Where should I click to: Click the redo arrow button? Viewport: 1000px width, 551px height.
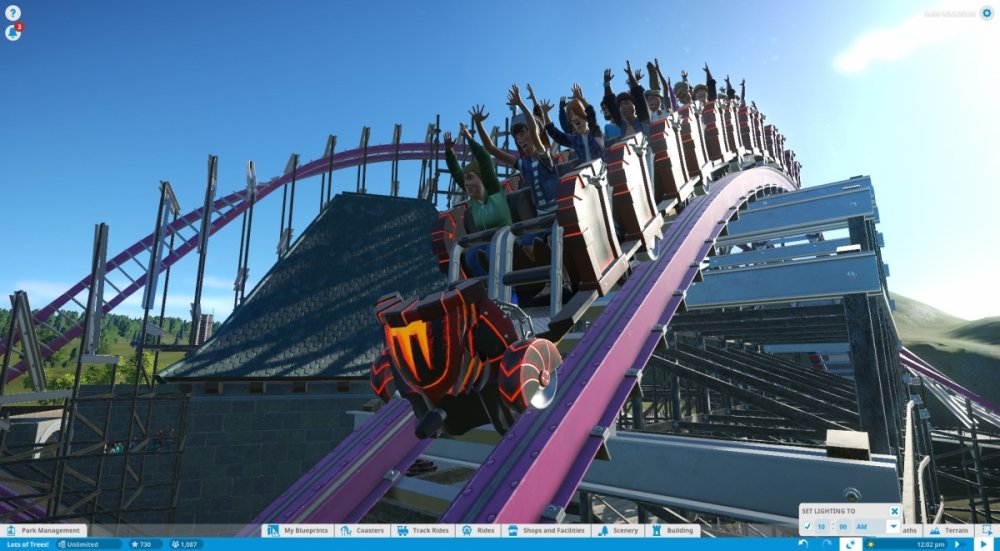tap(827, 544)
